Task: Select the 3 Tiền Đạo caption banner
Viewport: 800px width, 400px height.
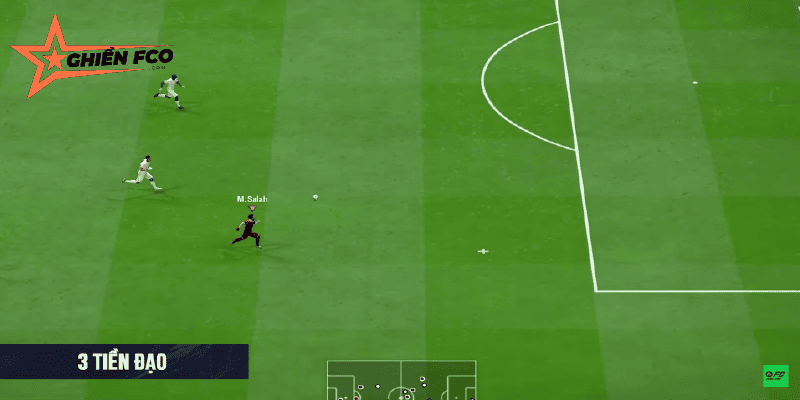Action: point(123,362)
